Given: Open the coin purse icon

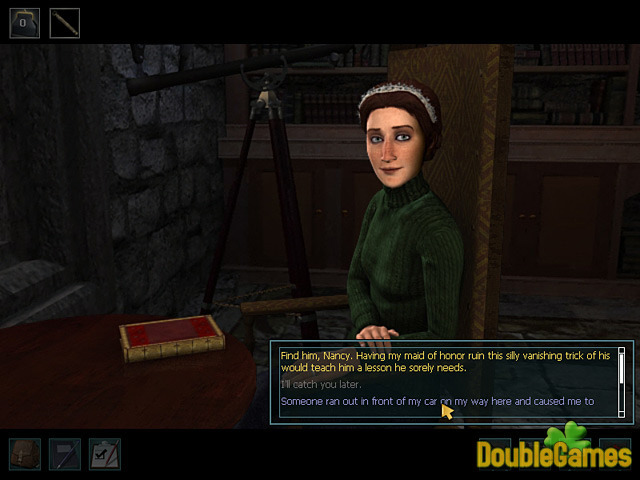Looking at the screenshot, I should click(x=24, y=23).
